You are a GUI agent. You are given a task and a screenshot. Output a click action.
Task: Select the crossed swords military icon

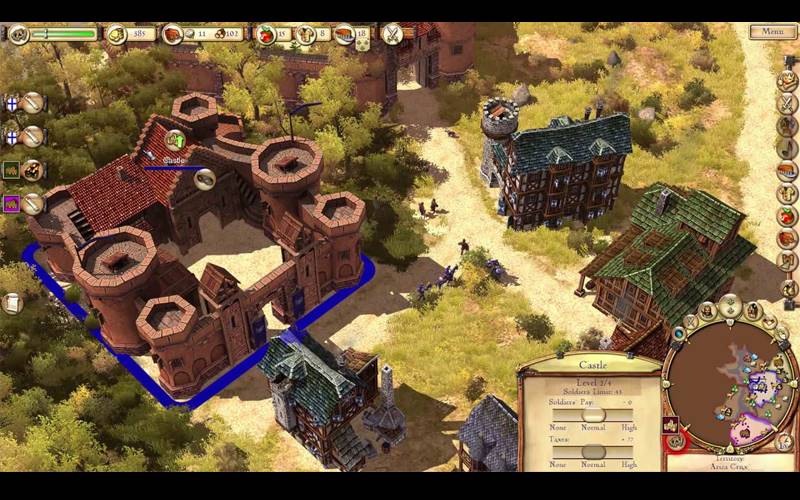click(392, 33)
